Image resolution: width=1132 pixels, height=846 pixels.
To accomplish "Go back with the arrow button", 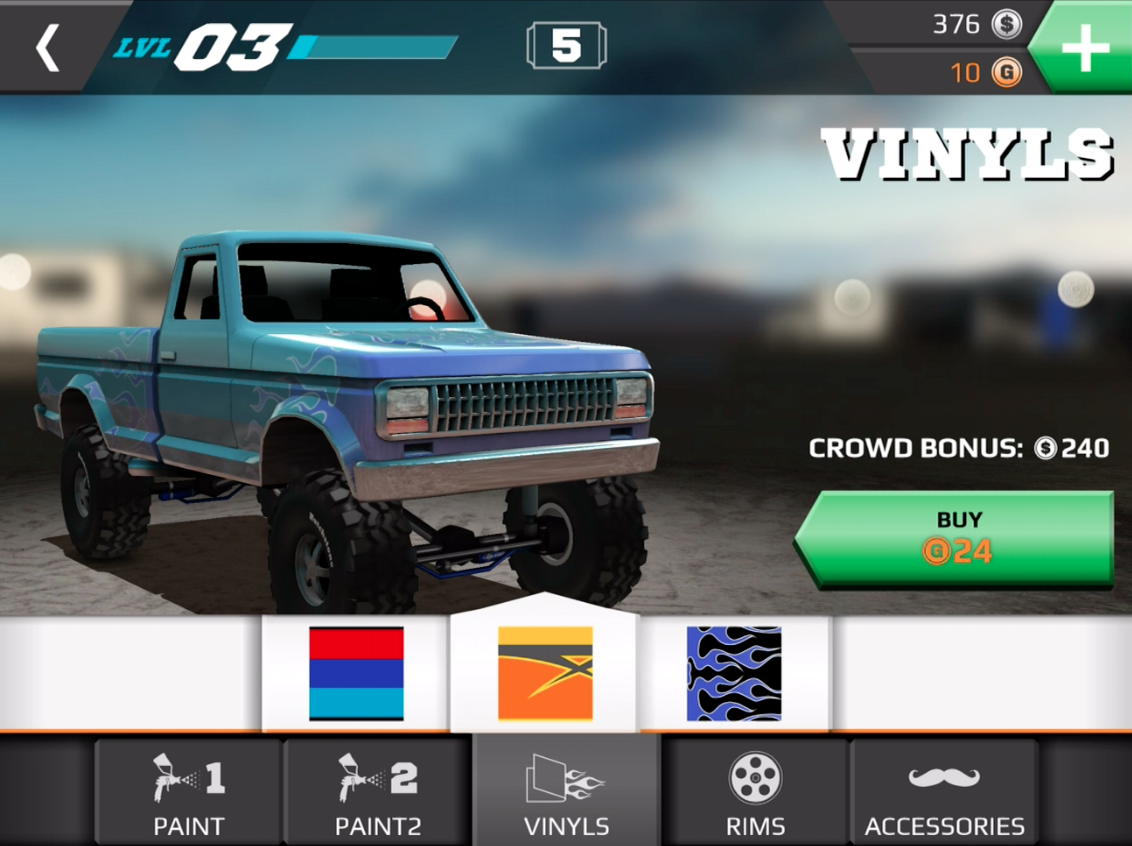I will point(47,48).
